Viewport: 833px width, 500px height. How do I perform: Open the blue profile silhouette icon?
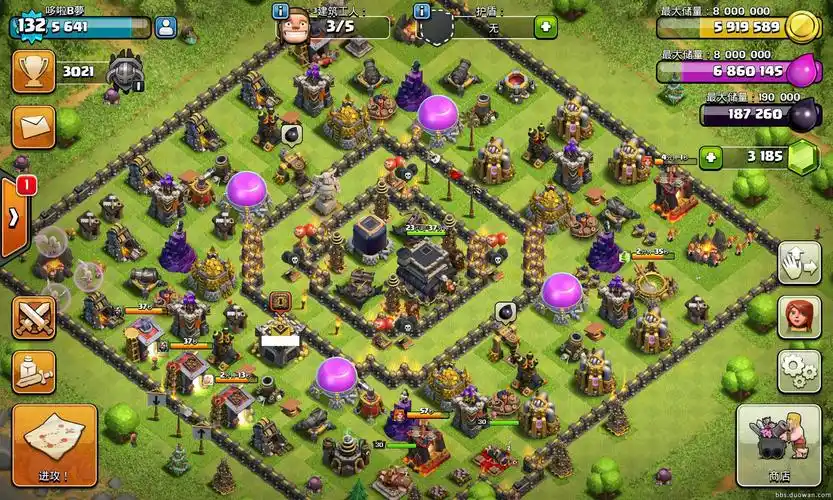[x=166, y=27]
